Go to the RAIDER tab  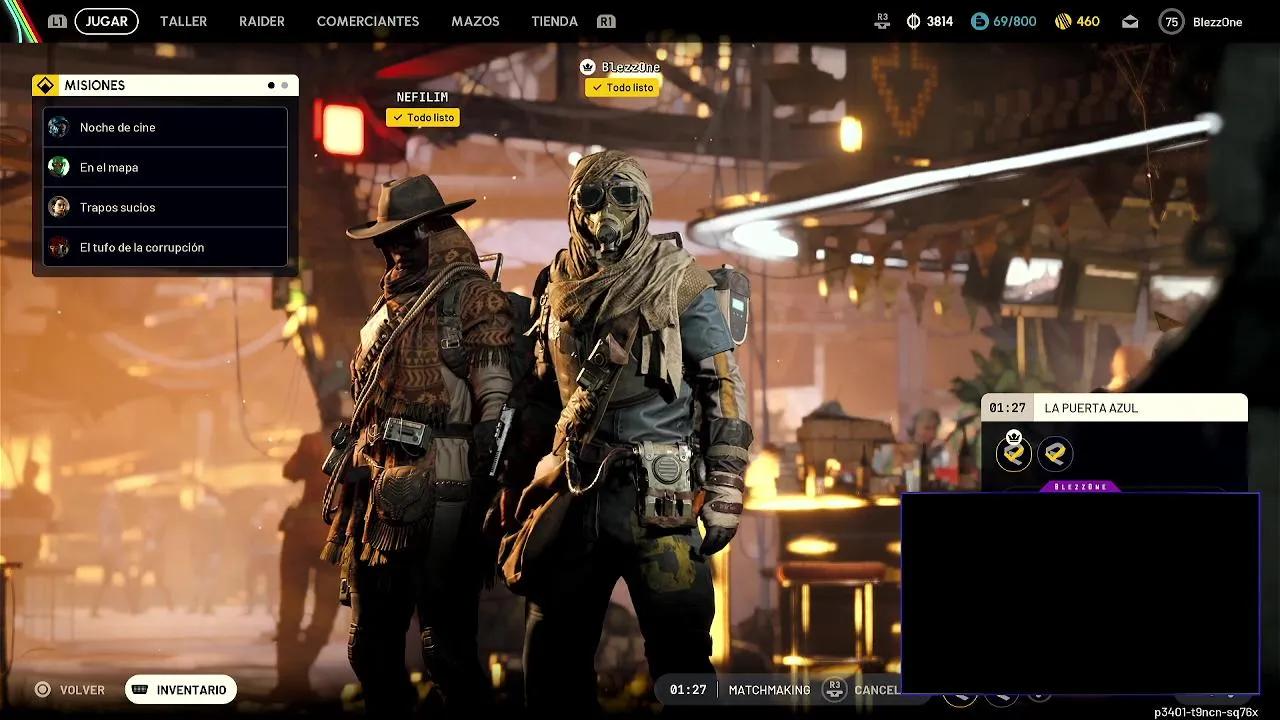pos(262,21)
